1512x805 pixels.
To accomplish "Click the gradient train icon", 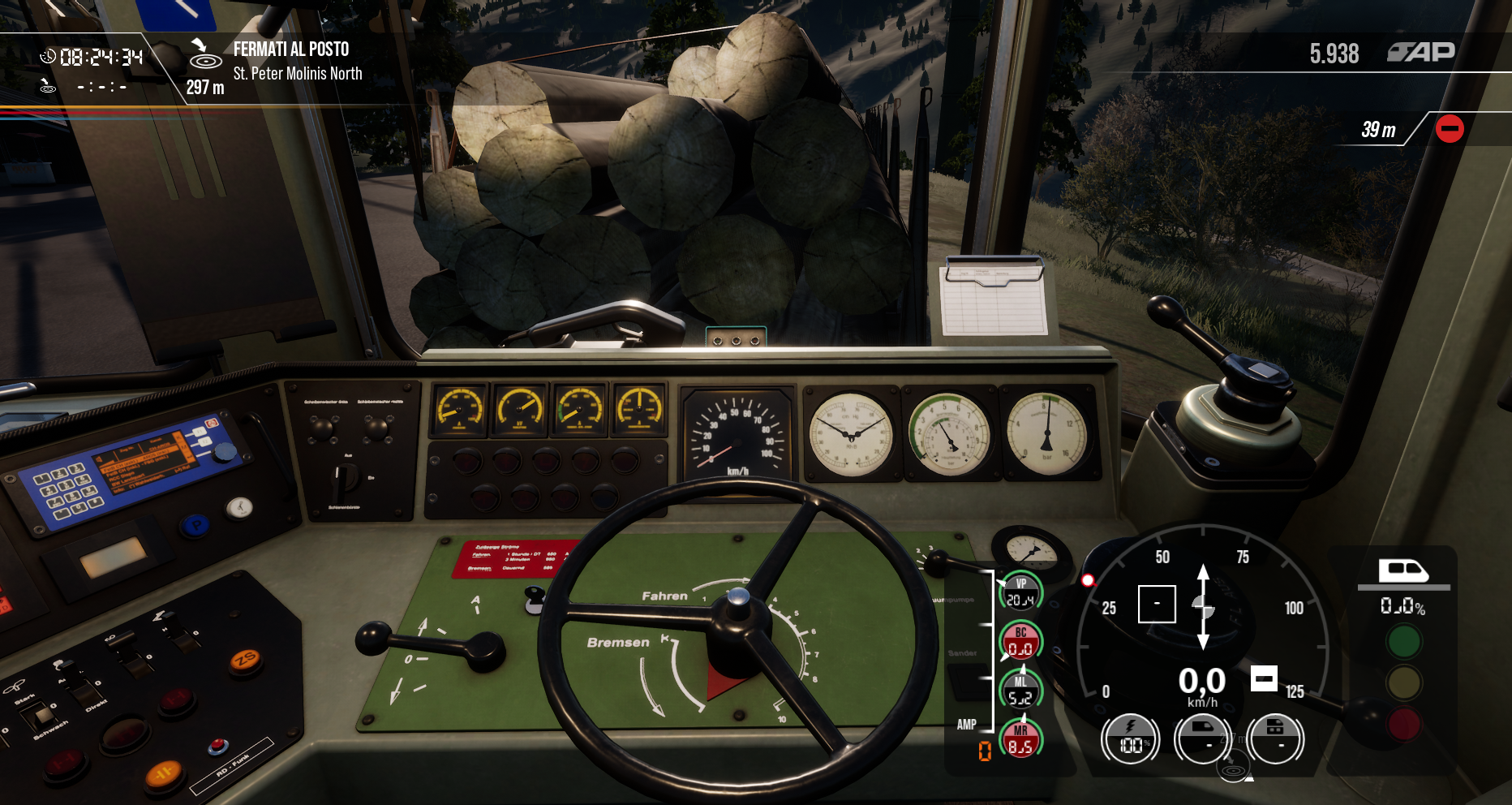I will 1403,570.
